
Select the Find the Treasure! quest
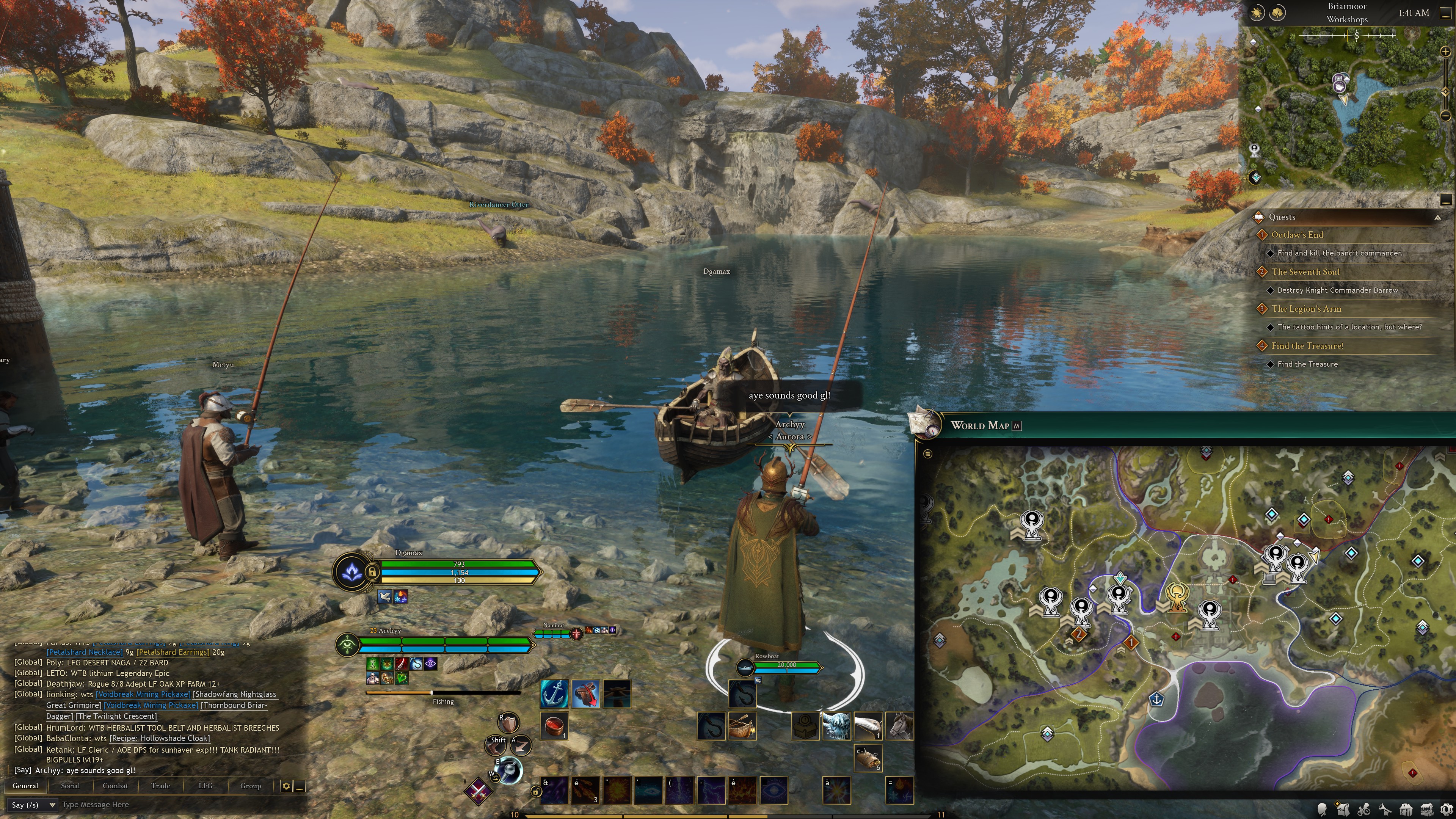1307,346
